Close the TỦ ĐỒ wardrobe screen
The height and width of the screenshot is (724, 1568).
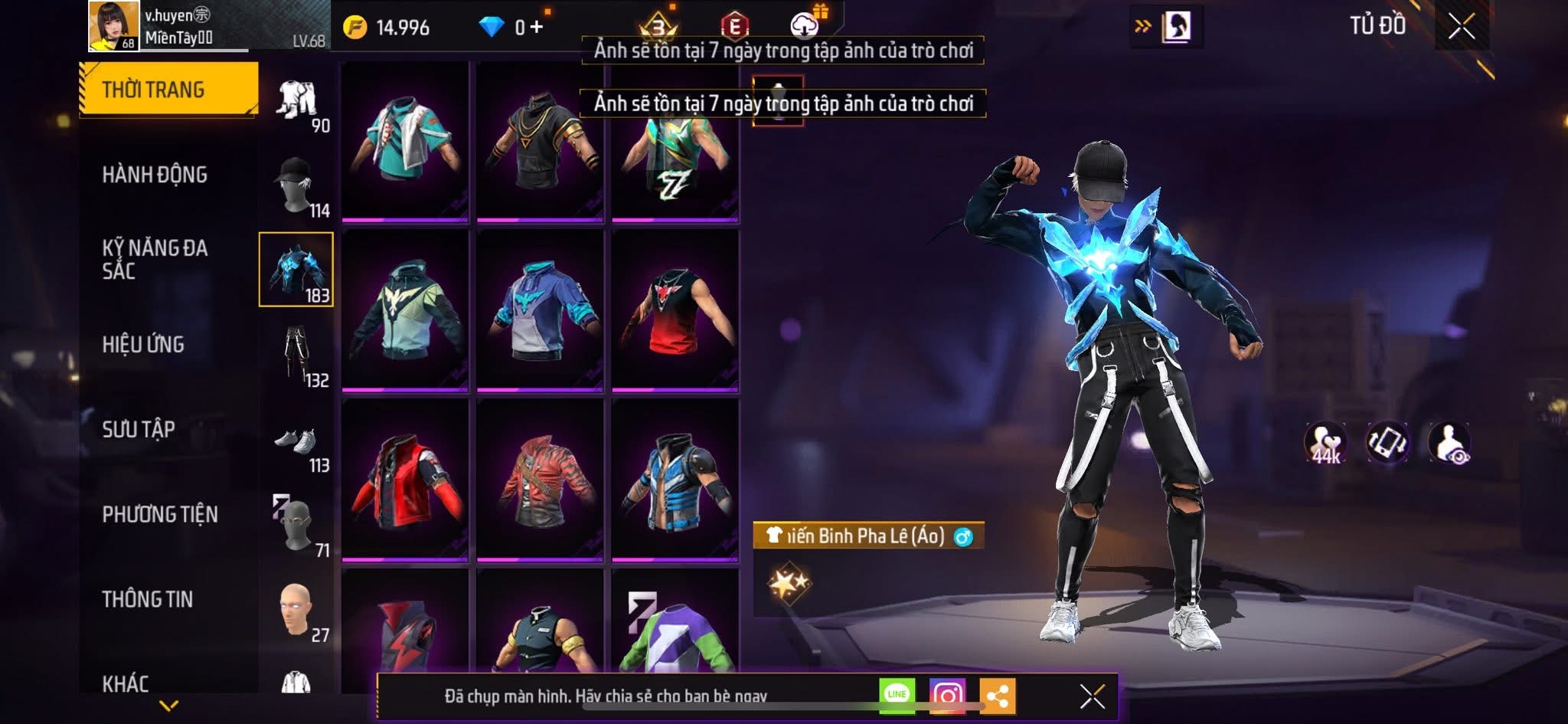[x=1462, y=27]
